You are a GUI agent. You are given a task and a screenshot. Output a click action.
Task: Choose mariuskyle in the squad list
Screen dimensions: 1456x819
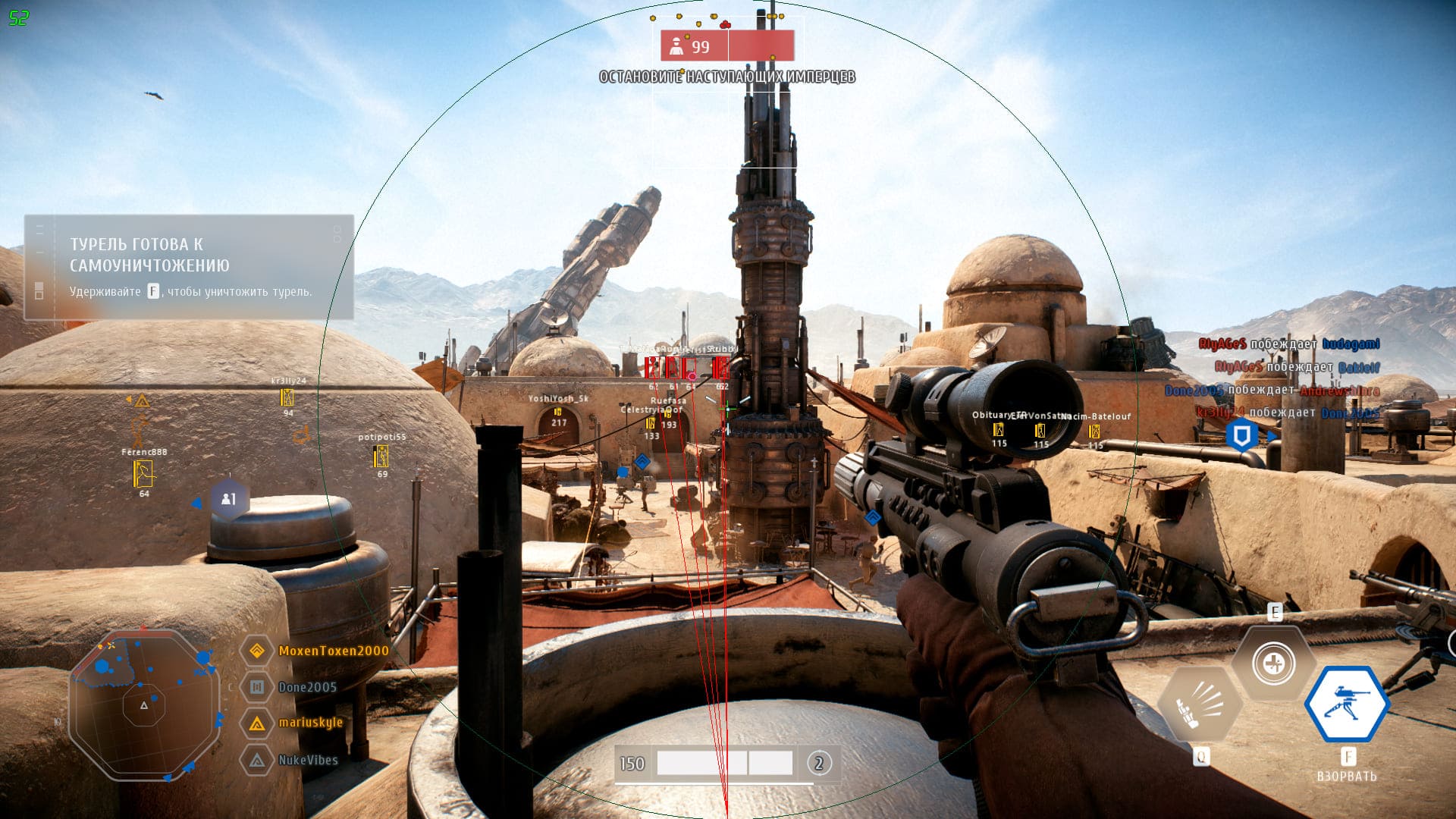(x=310, y=723)
